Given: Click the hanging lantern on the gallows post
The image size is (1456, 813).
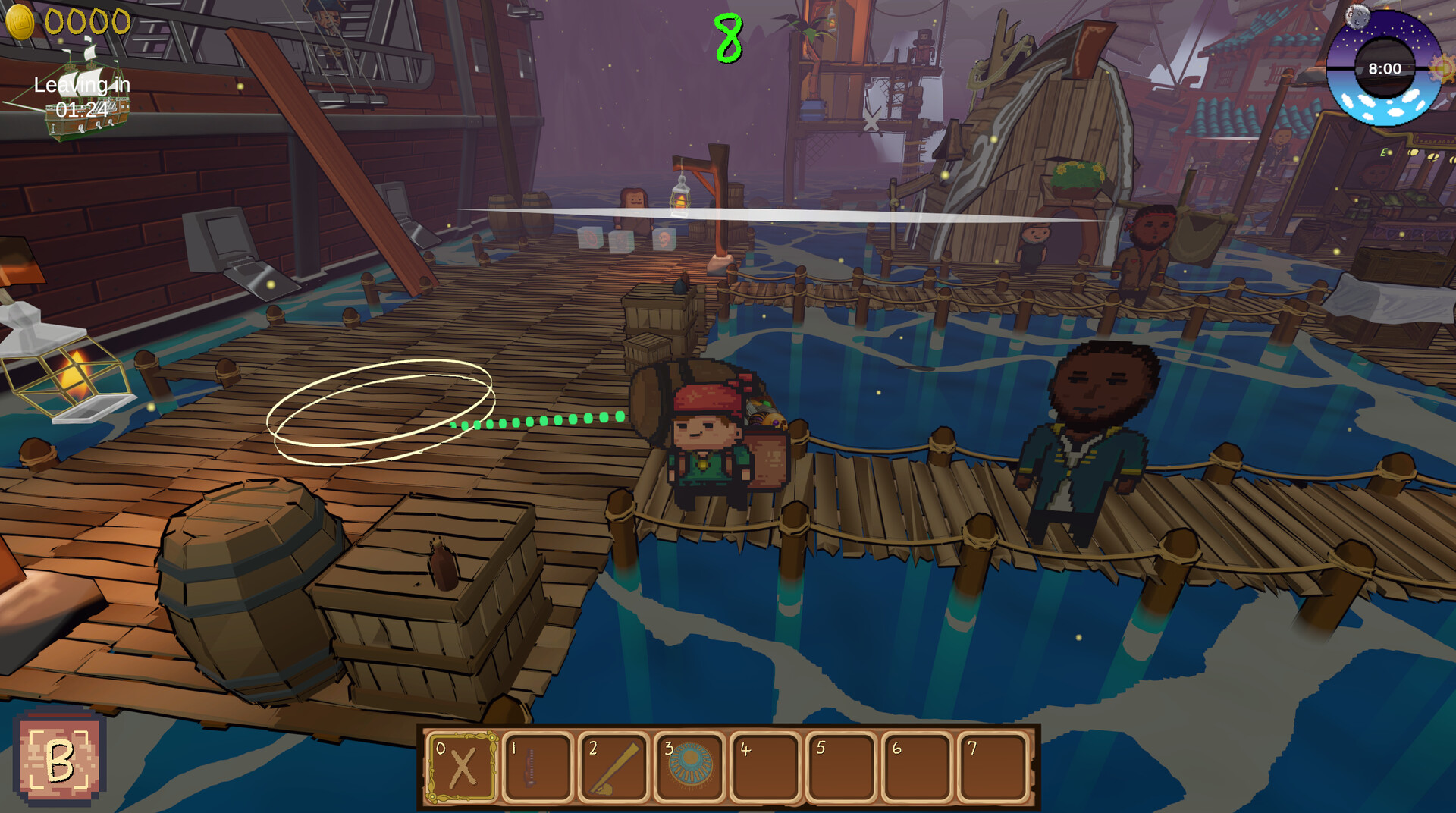Looking at the screenshot, I should [680, 199].
